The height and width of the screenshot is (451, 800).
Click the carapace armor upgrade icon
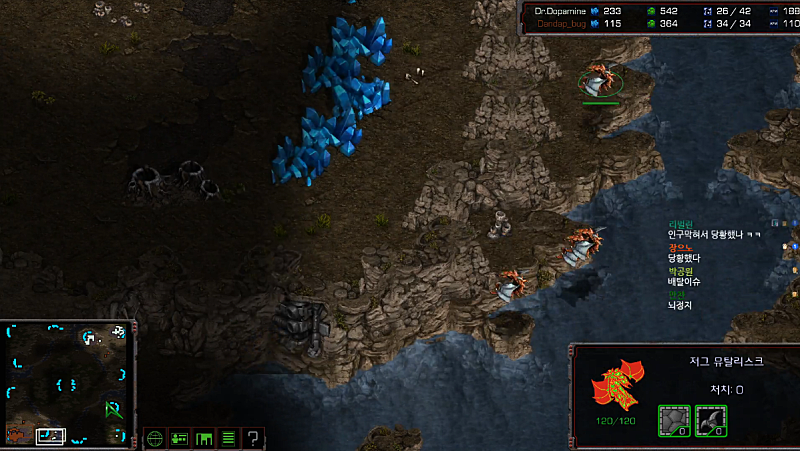pos(674,420)
